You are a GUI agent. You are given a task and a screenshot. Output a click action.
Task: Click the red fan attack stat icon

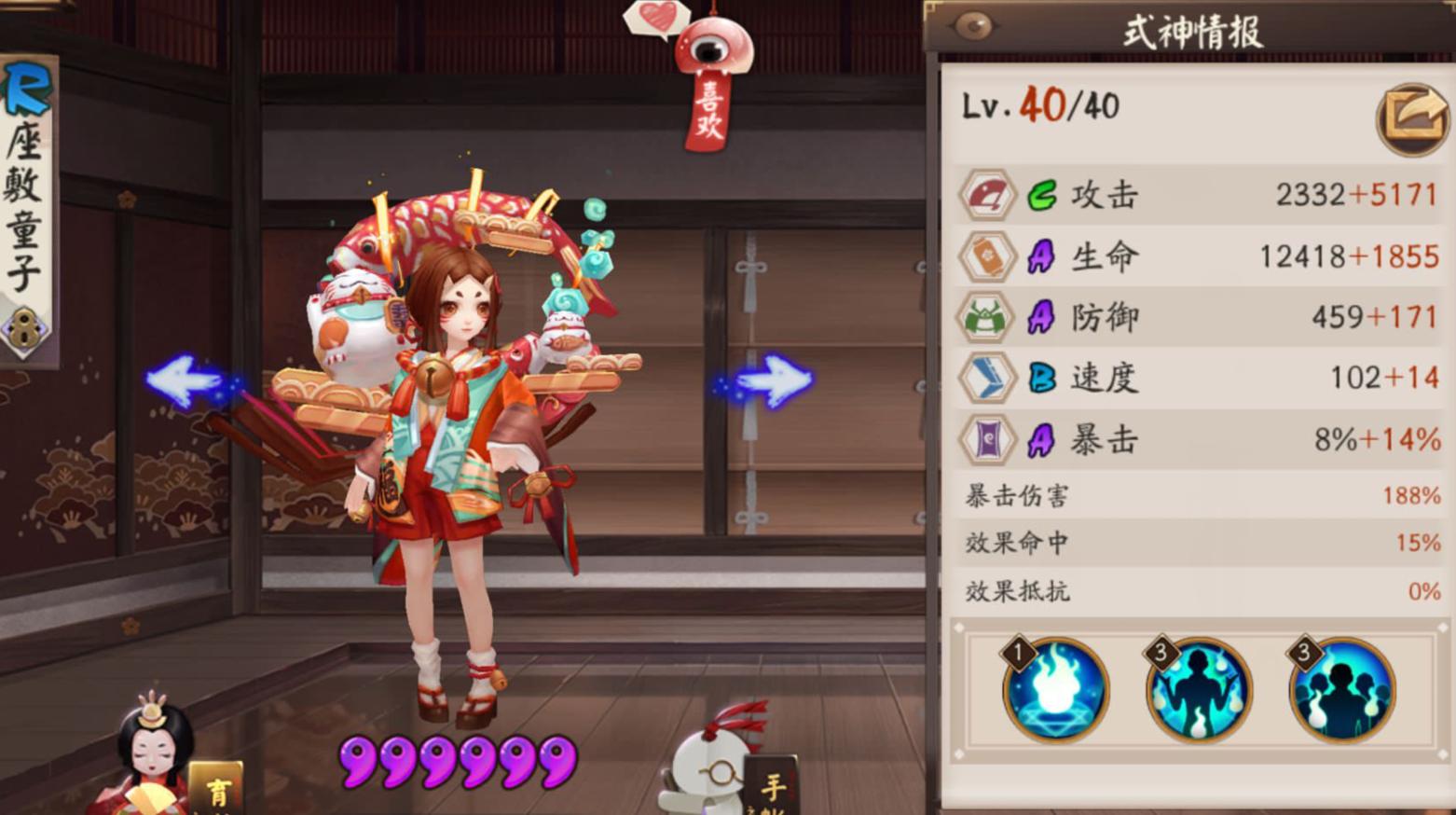point(987,194)
